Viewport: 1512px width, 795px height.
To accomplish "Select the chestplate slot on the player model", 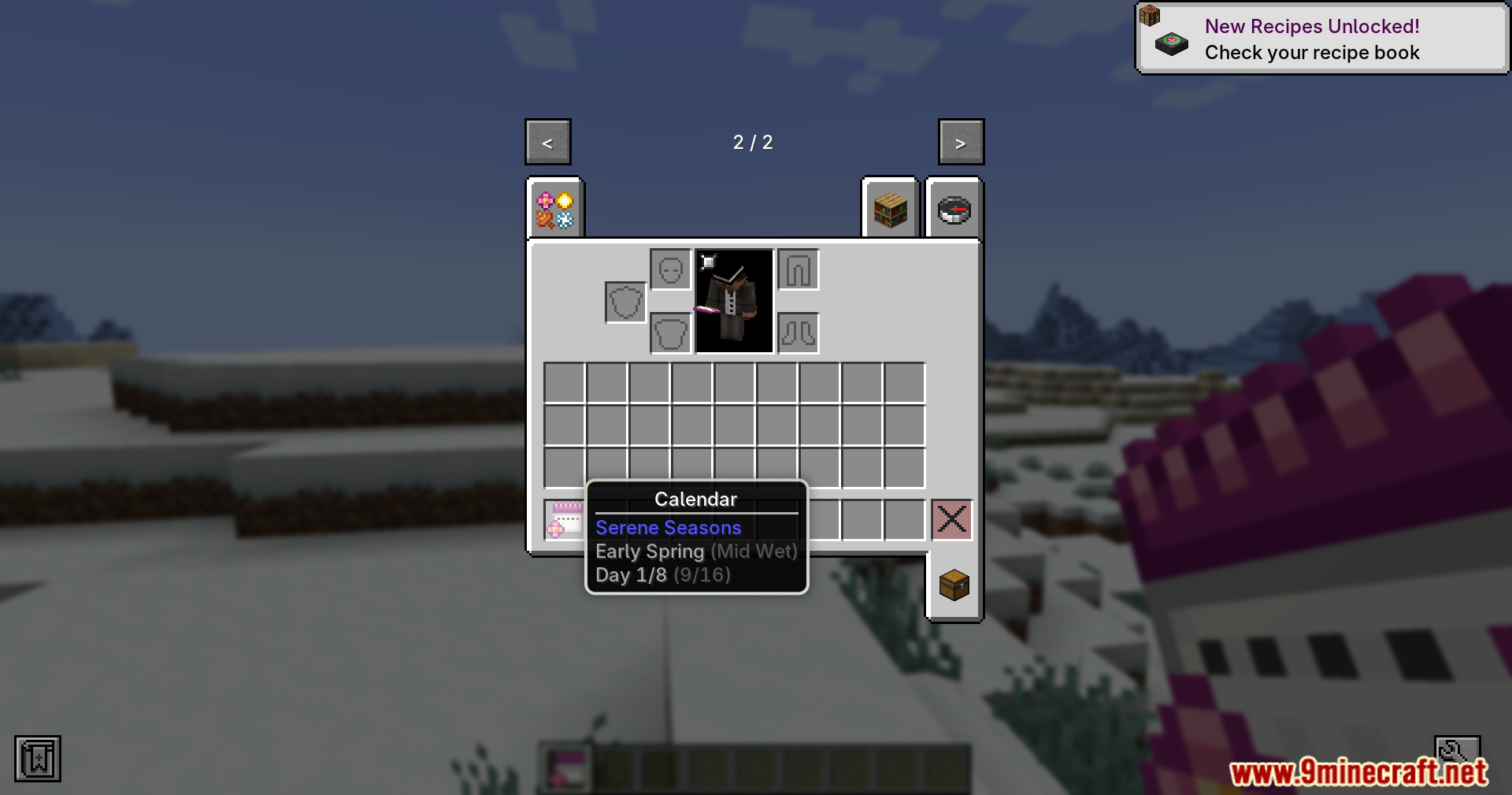I will (x=670, y=333).
